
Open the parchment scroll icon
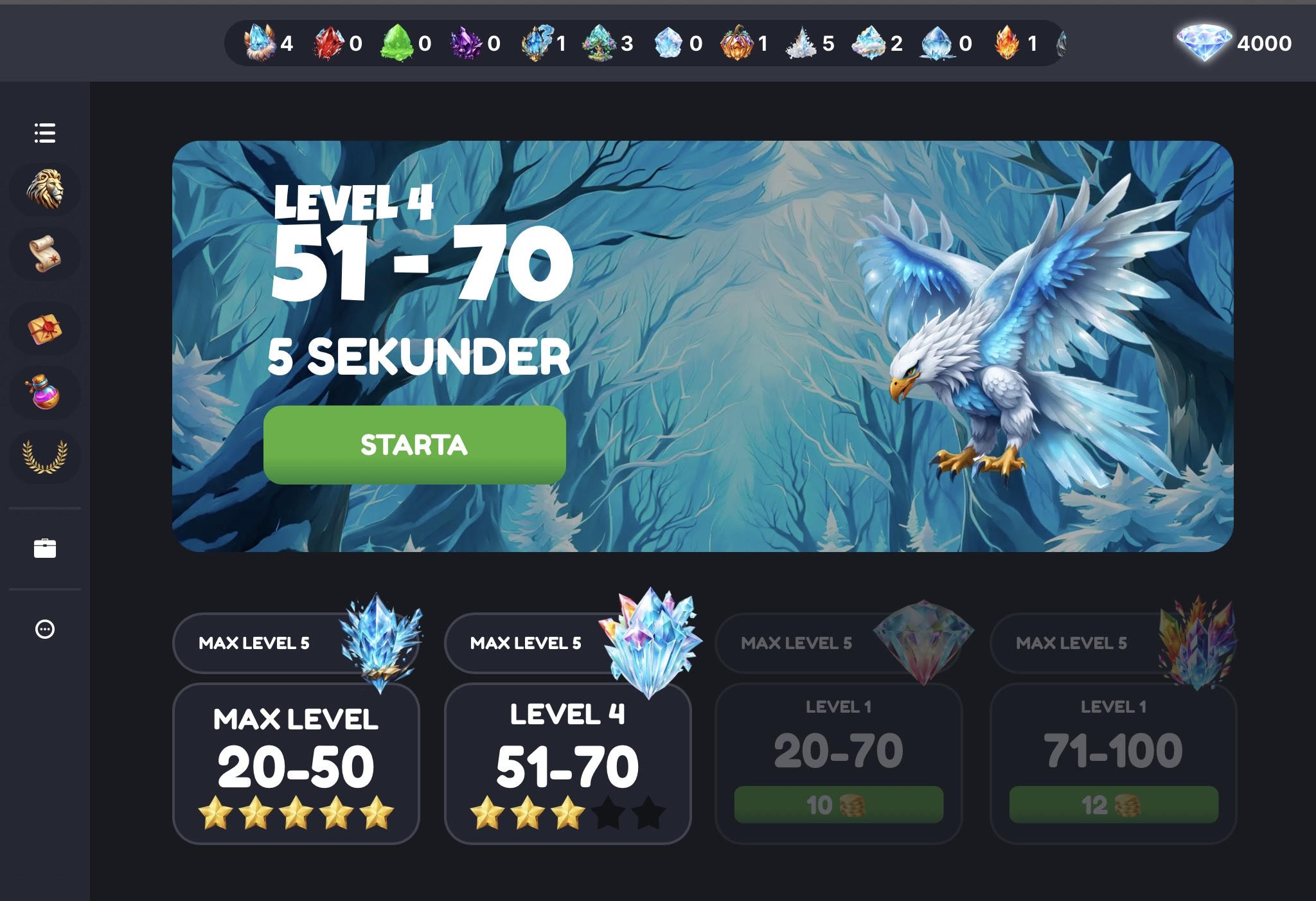[x=45, y=254]
